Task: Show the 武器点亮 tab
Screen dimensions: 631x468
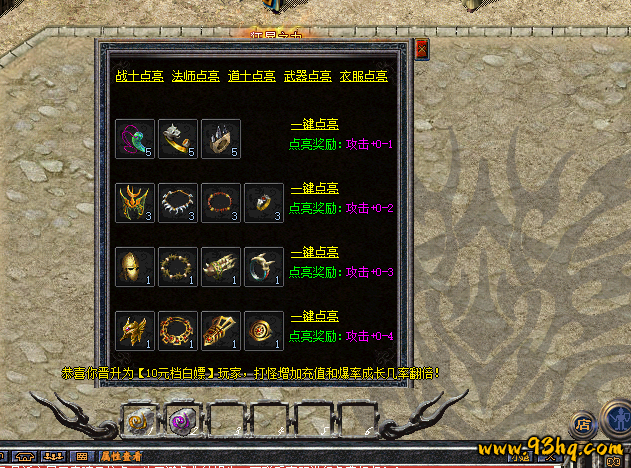Action: point(306,76)
